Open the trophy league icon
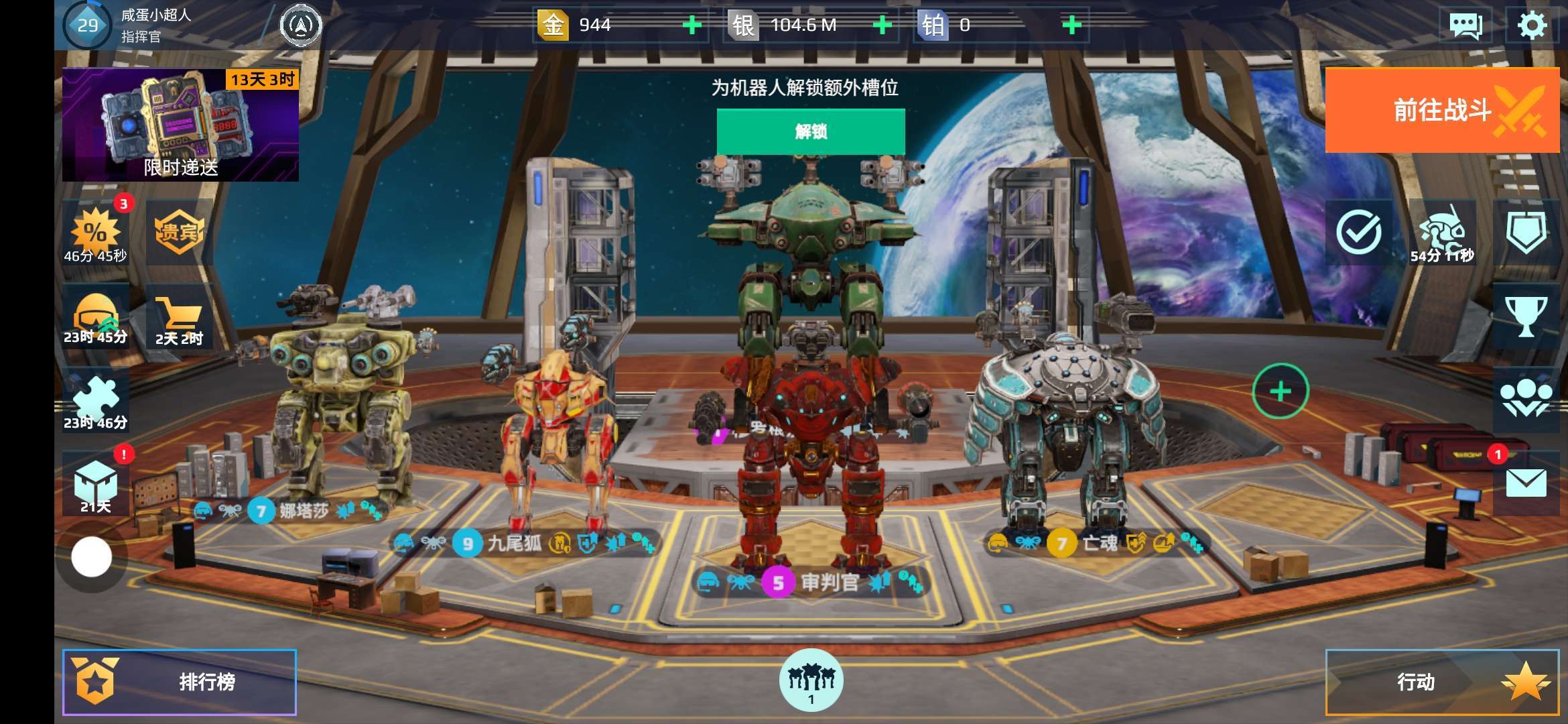Viewport: 1568px width, 724px height. pyautogui.click(x=1526, y=316)
